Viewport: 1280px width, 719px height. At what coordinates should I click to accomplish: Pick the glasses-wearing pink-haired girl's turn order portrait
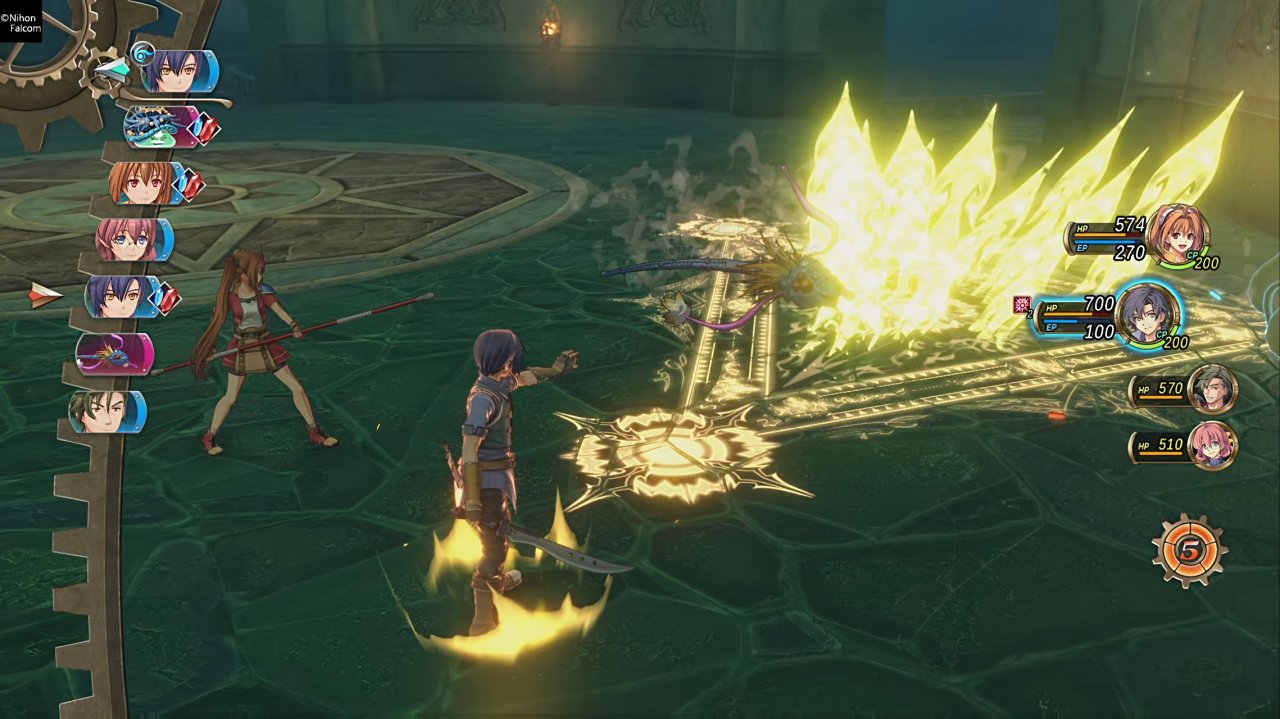click(132, 240)
